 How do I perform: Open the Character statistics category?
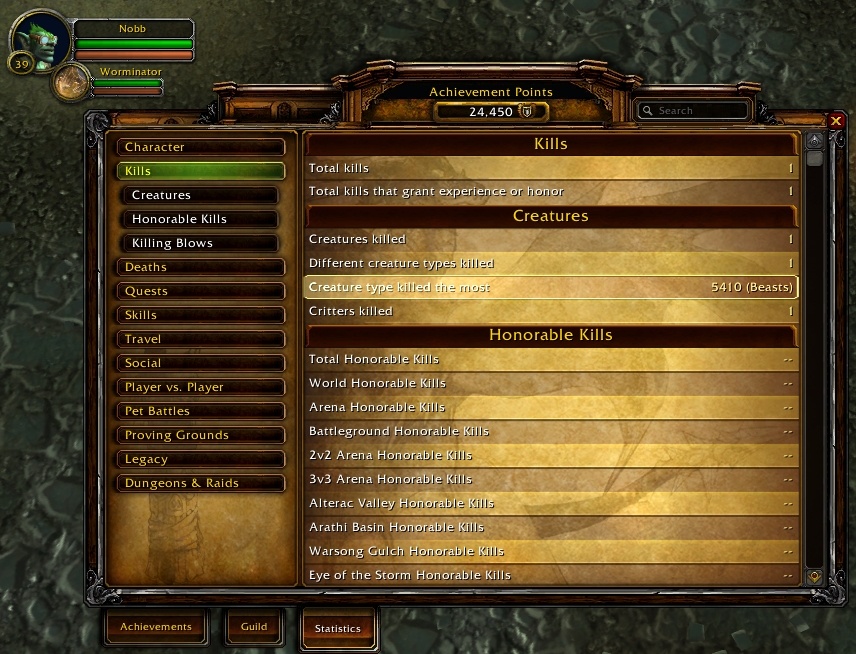coord(200,147)
